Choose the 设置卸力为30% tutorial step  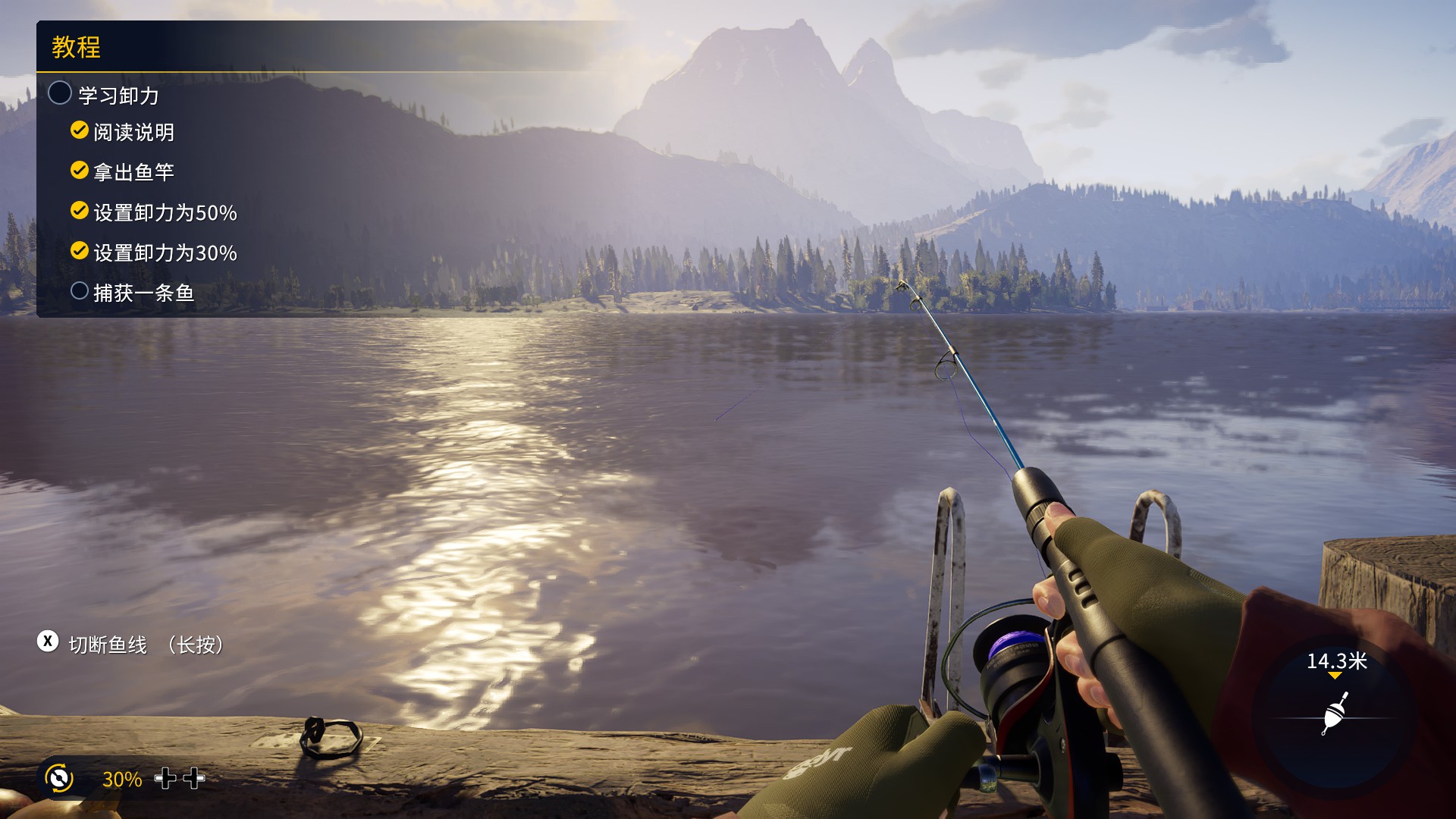(165, 253)
